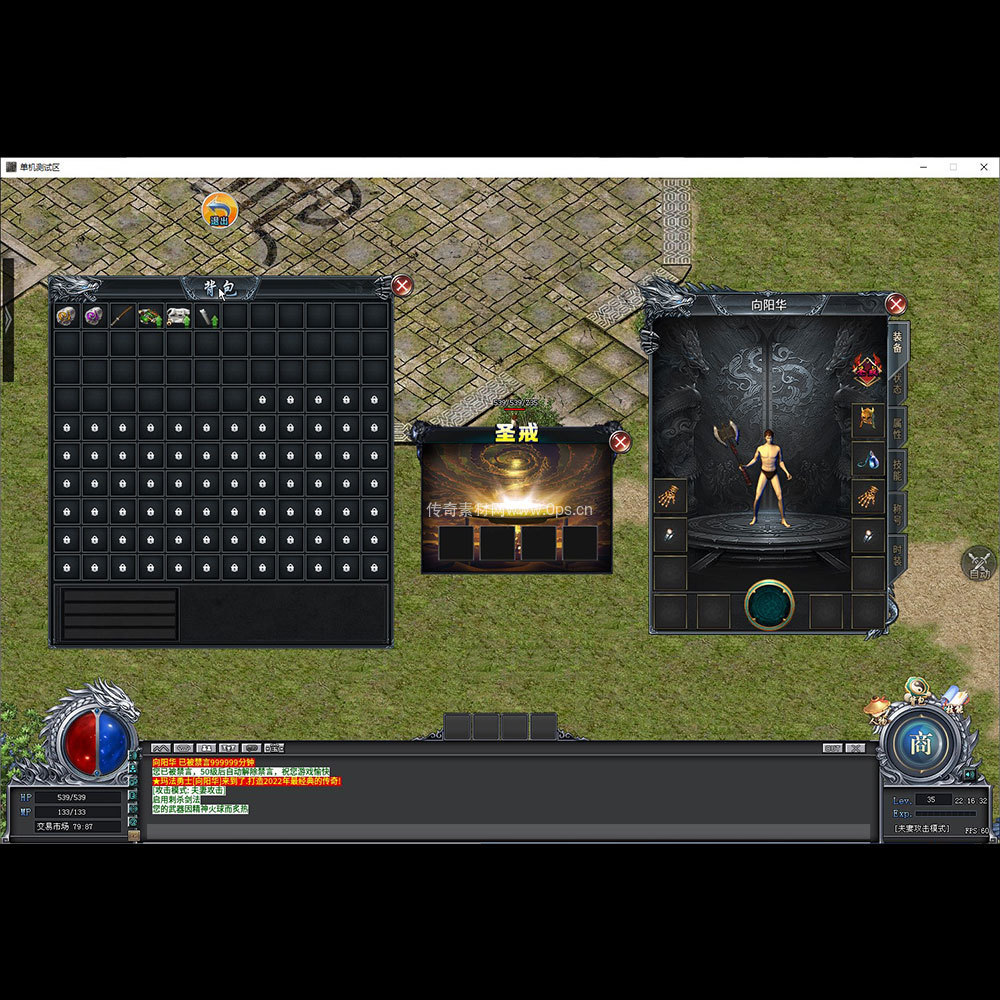1000x1000 pixels.
Task: Select the wooden staff in the backpack
Action: pyautogui.click(x=122, y=316)
